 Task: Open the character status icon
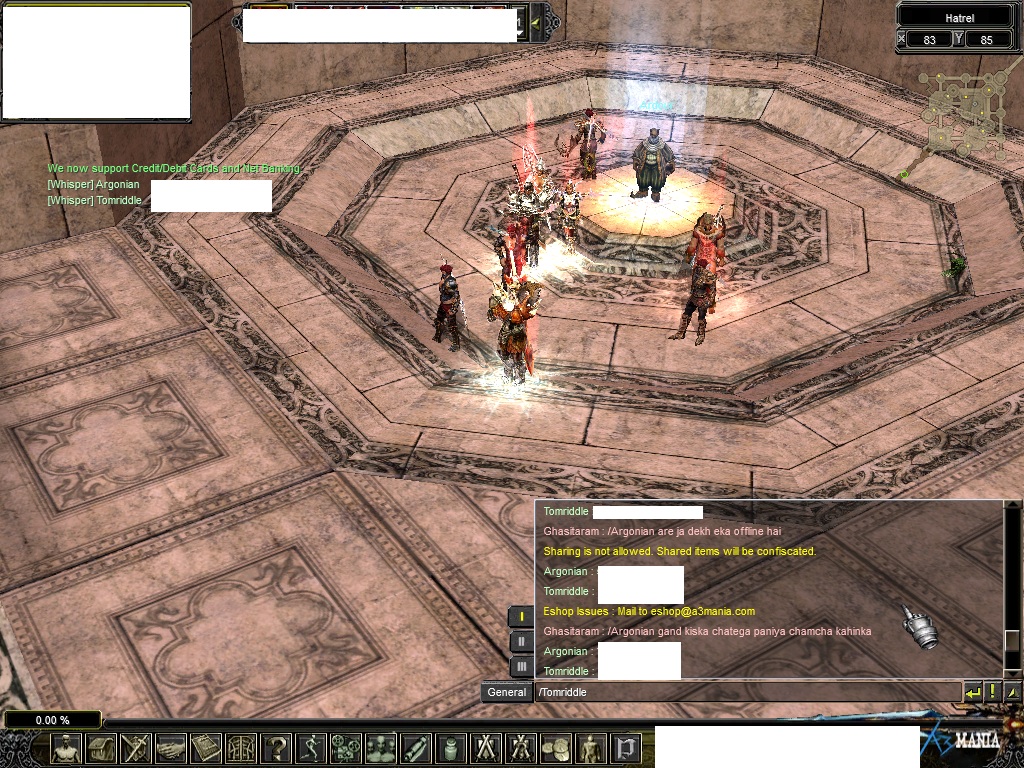tap(66, 748)
